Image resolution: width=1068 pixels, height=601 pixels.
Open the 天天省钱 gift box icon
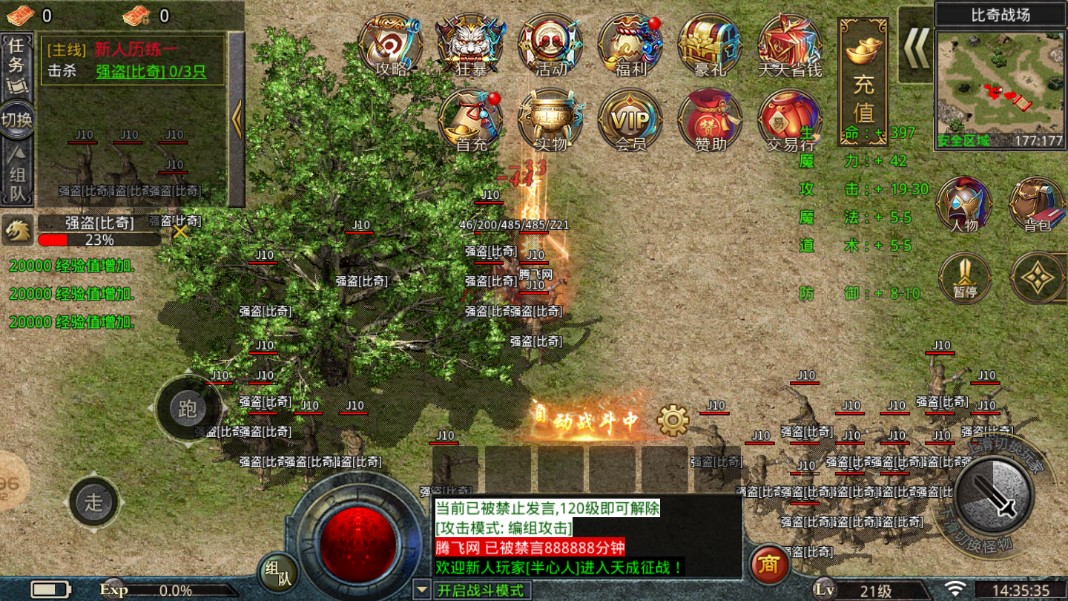(x=790, y=44)
